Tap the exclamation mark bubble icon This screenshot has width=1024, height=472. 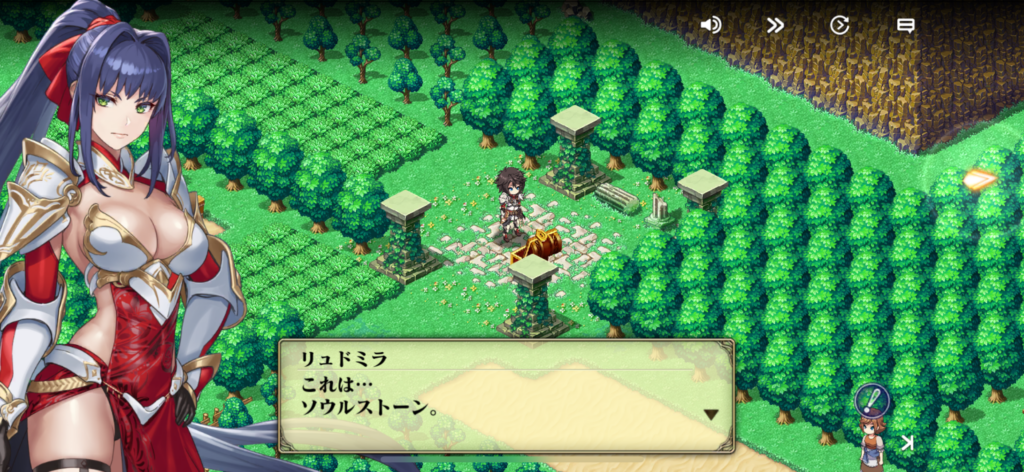[871, 400]
